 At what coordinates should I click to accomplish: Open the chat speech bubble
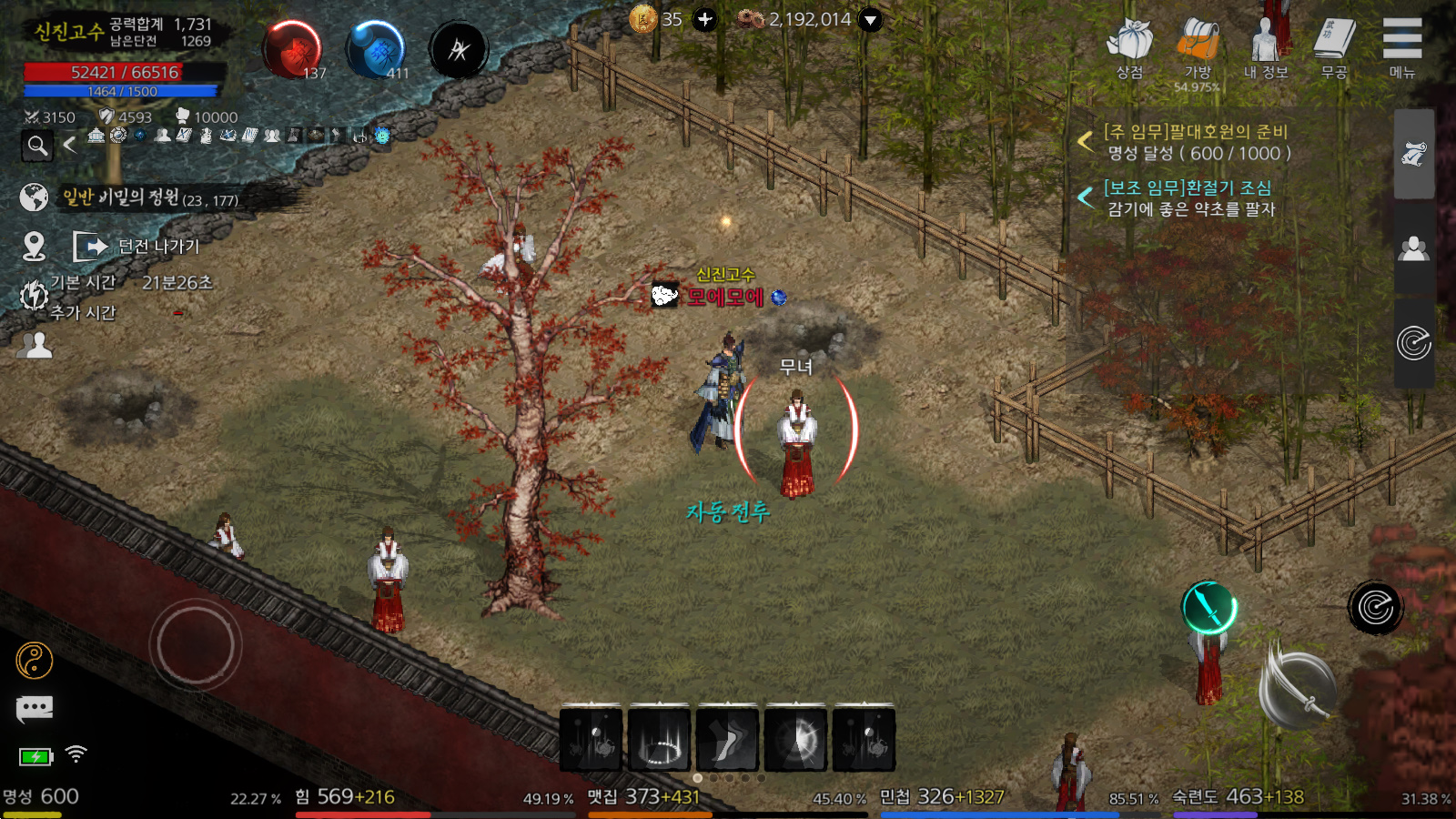35,708
